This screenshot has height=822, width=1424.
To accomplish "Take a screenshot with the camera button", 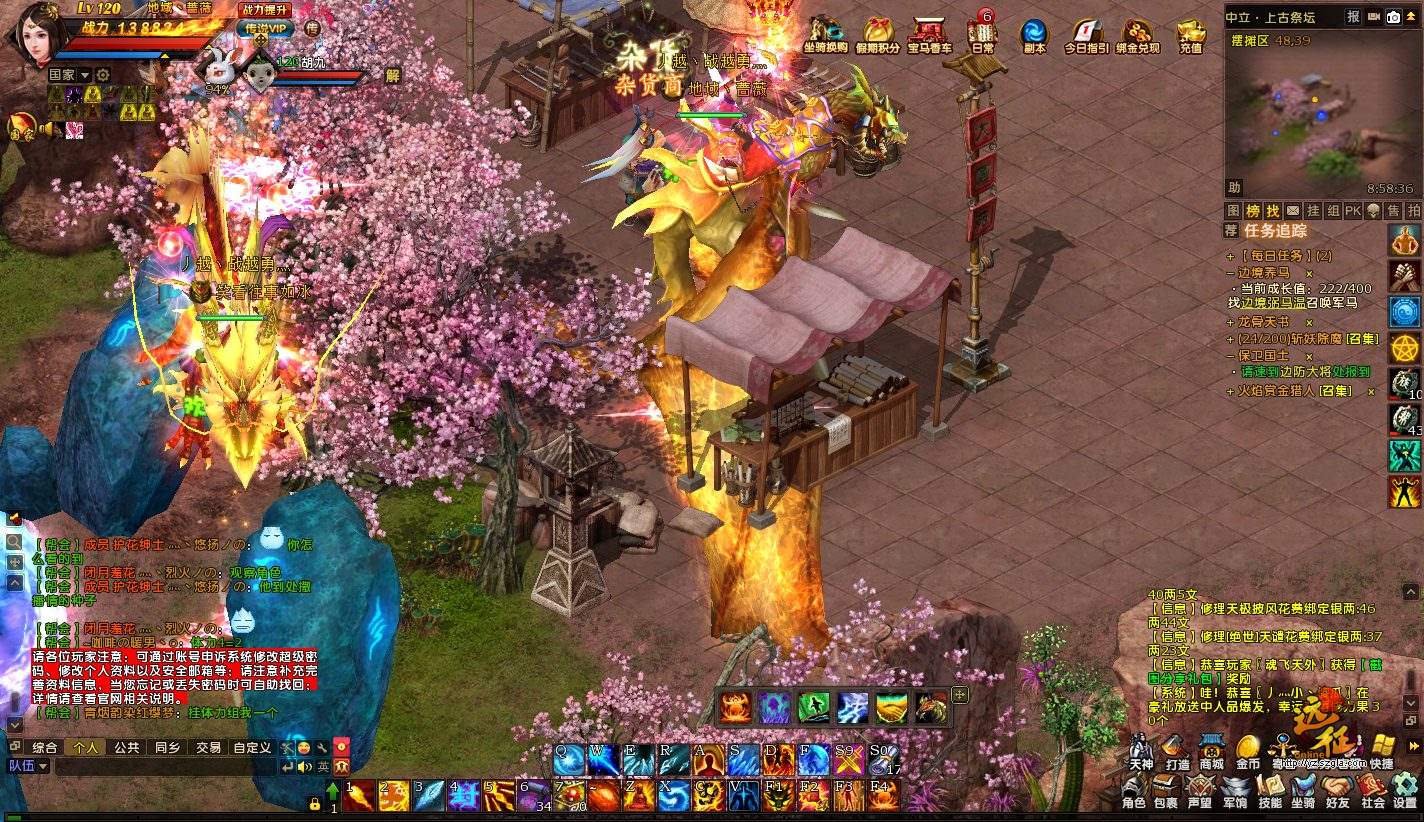I will (x=1393, y=16).
